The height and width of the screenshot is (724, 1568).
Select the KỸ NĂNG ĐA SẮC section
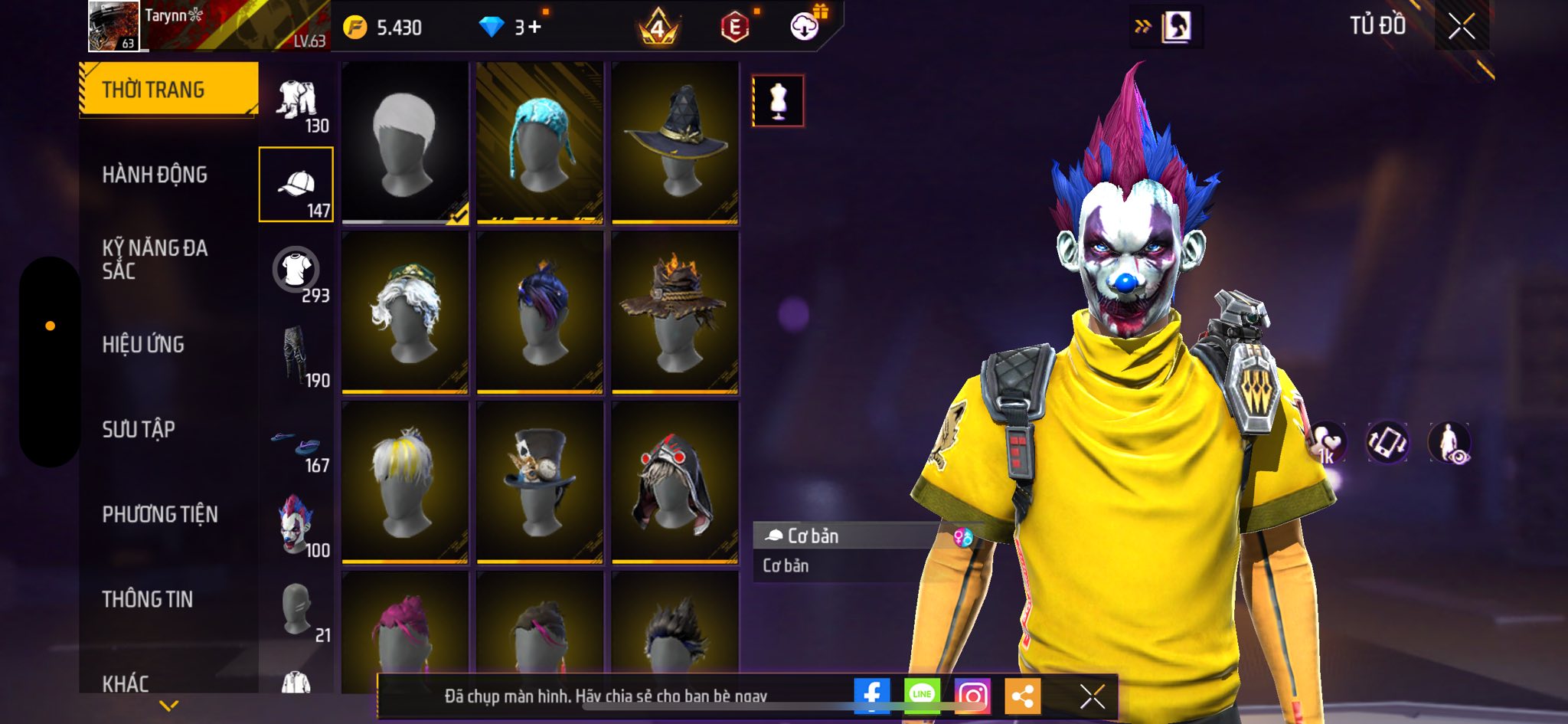coord(155,259)
